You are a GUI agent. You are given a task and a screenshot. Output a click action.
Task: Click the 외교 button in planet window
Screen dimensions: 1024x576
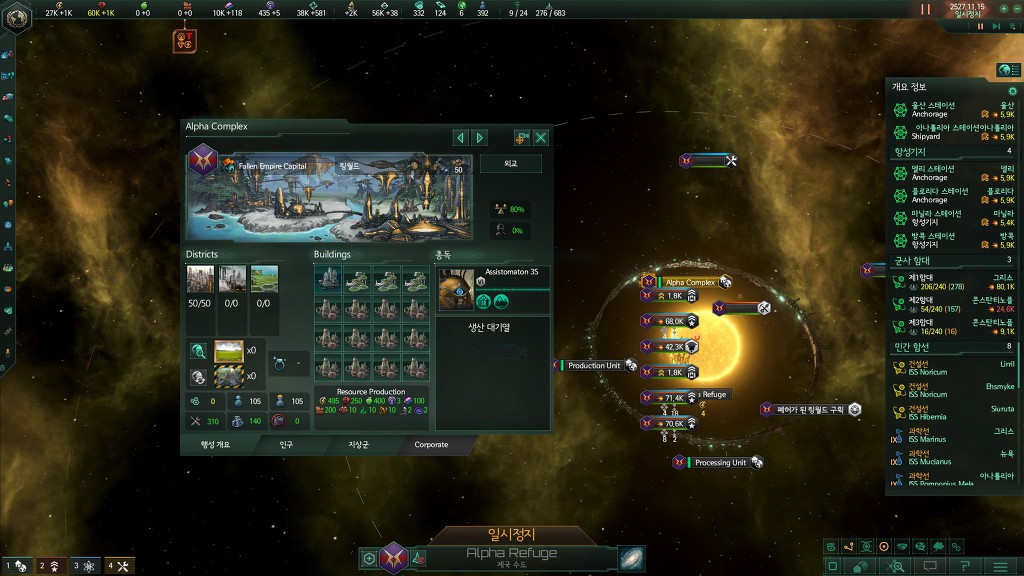click(510, 163)
